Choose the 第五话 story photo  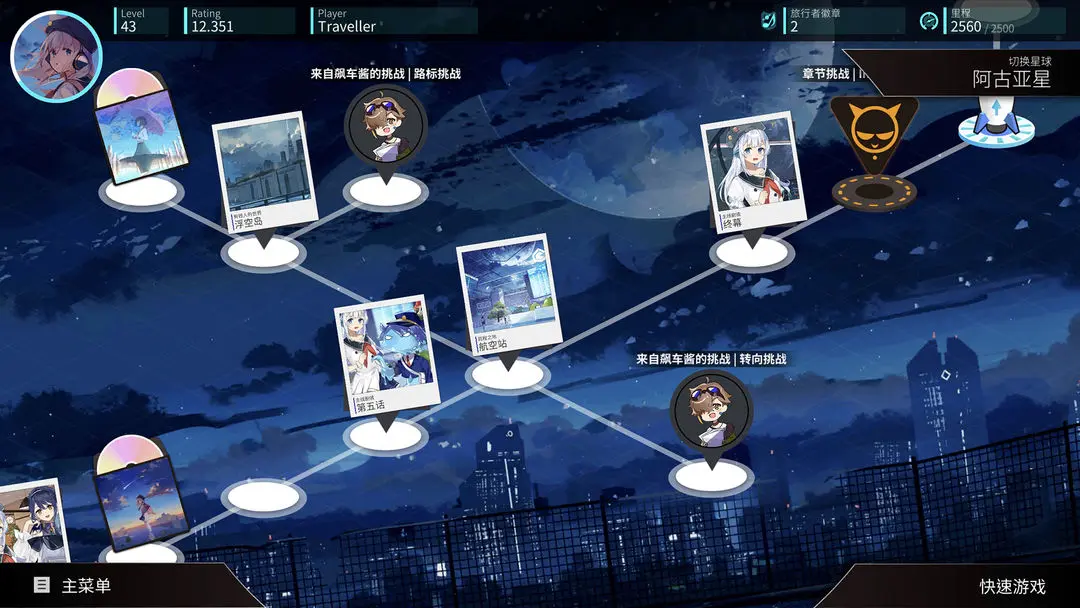pyautogui.click(x=385, y=357)
